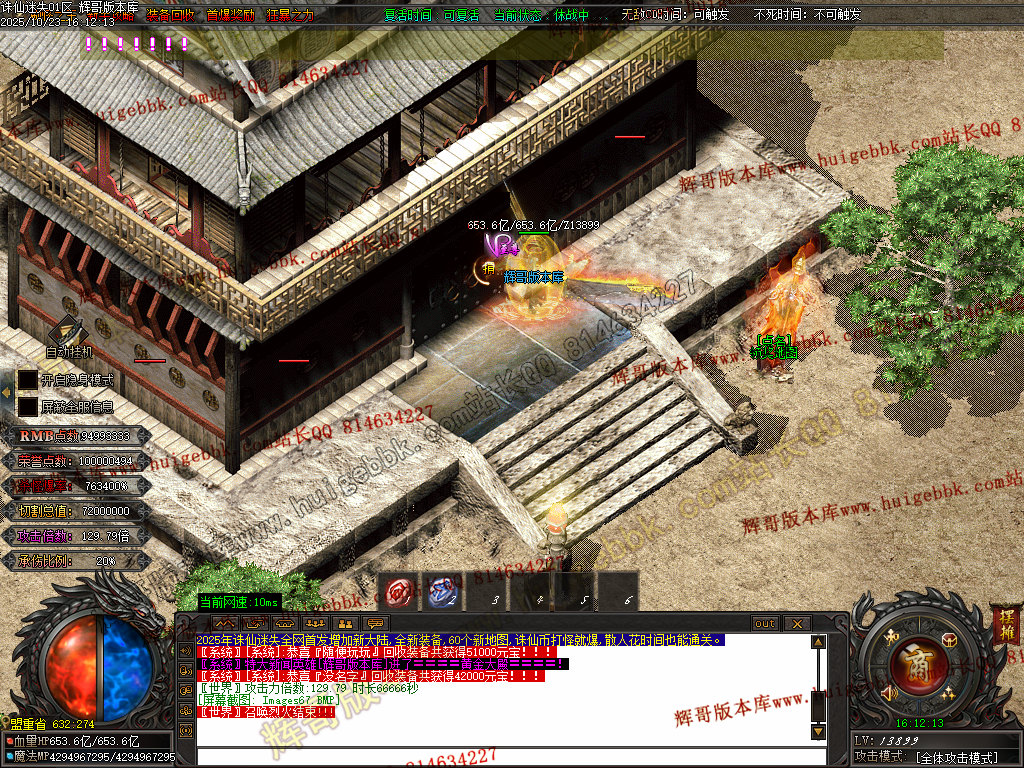Open the 首爆奖励 first-drop rewards menu
1024x768 pixels.
[x=230, y=16]
